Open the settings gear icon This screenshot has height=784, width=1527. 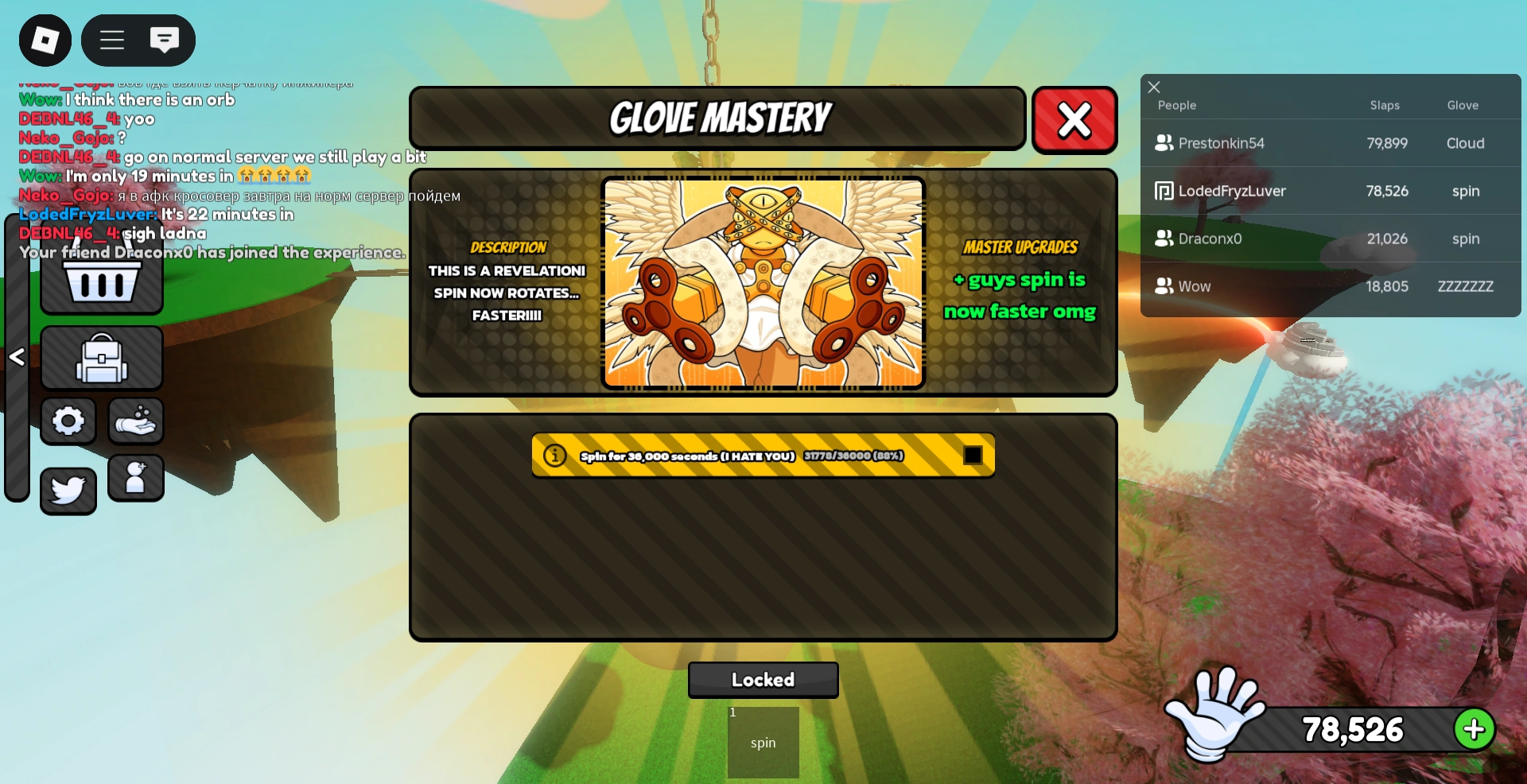point(68,421)
